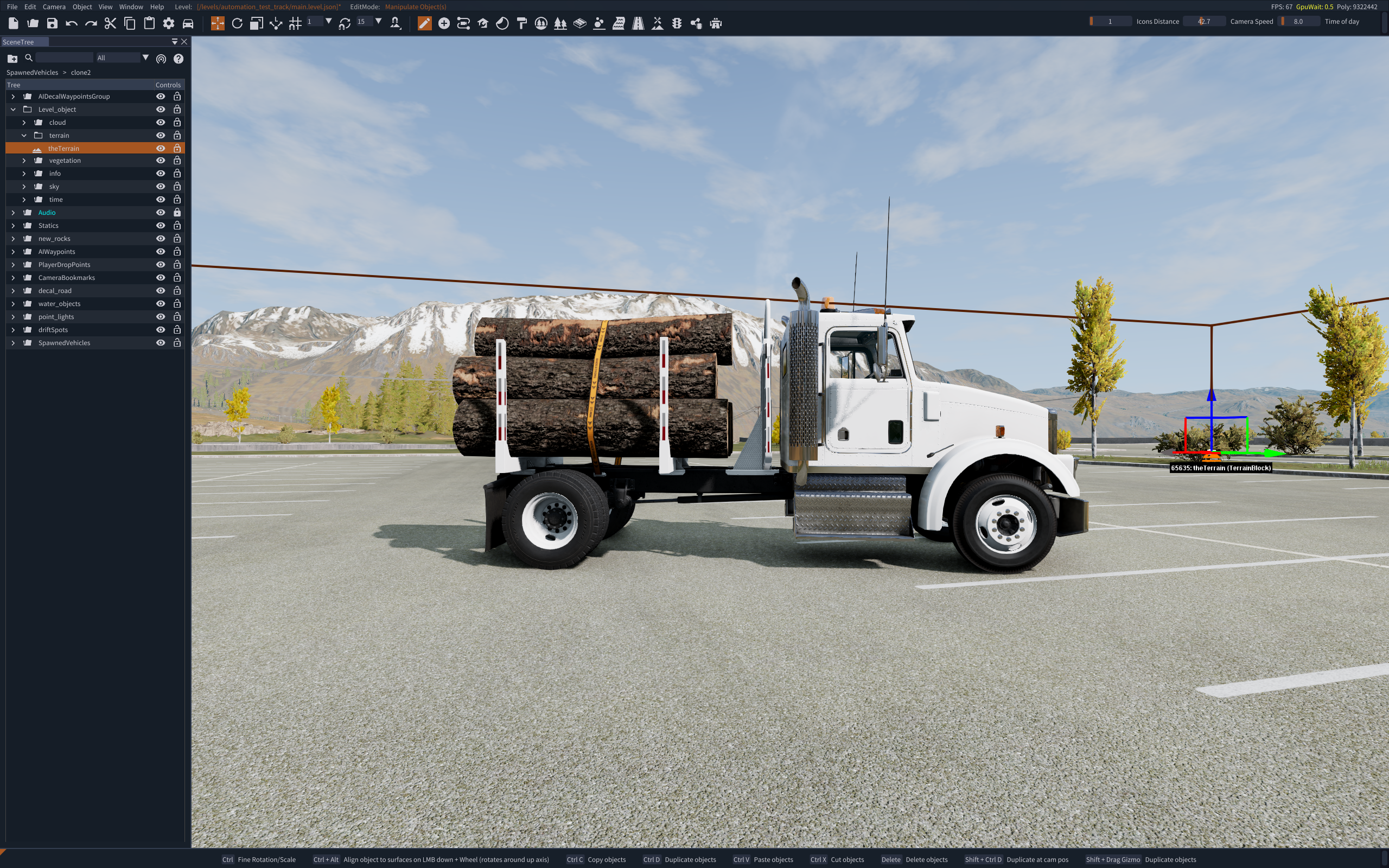Open the scene tree help question icon
The width and height of the screenshot is (1389, 868).
pos(179,59)
